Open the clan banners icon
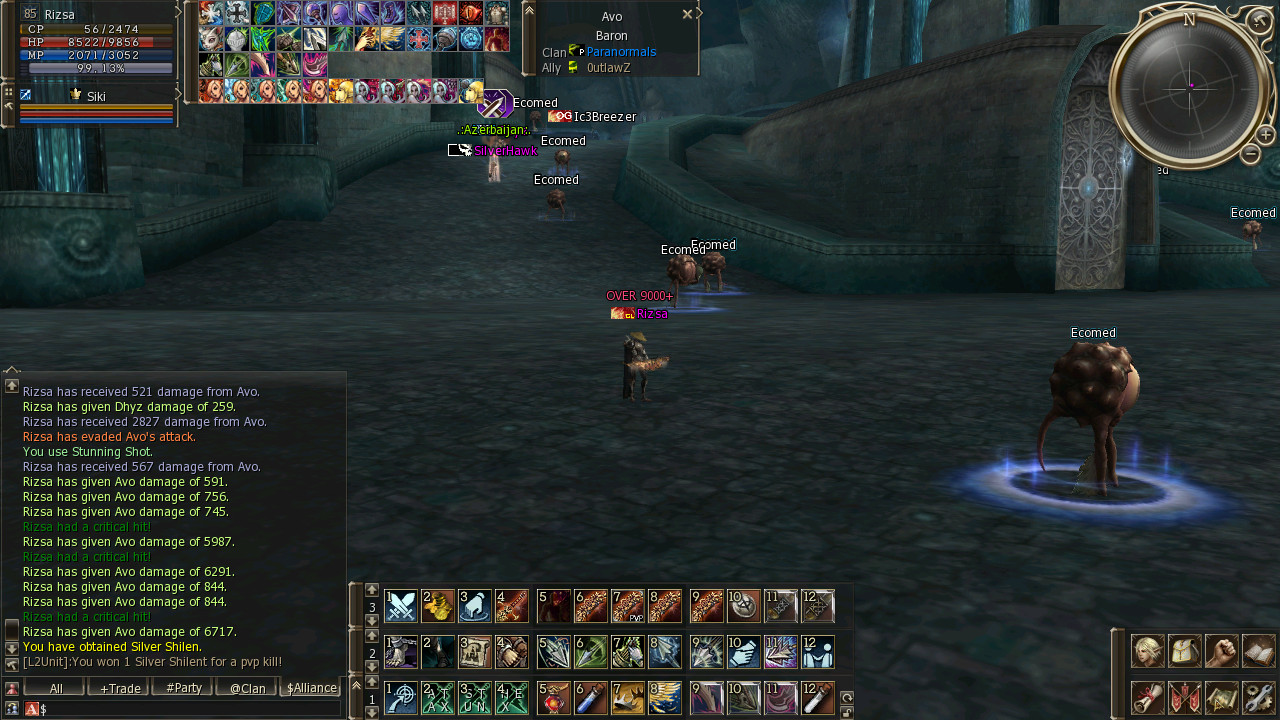The height and width of the screenshot is (720, 1280). tap(1185, 697)
